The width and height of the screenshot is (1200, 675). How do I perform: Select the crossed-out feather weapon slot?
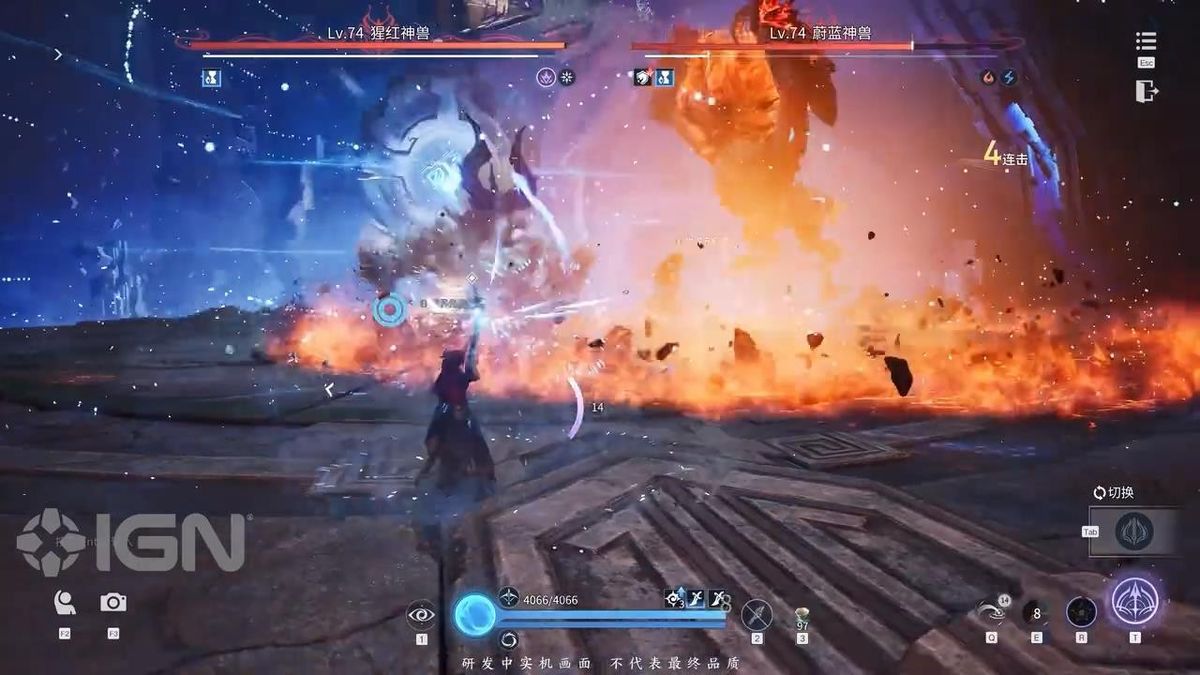click(757, 613)
